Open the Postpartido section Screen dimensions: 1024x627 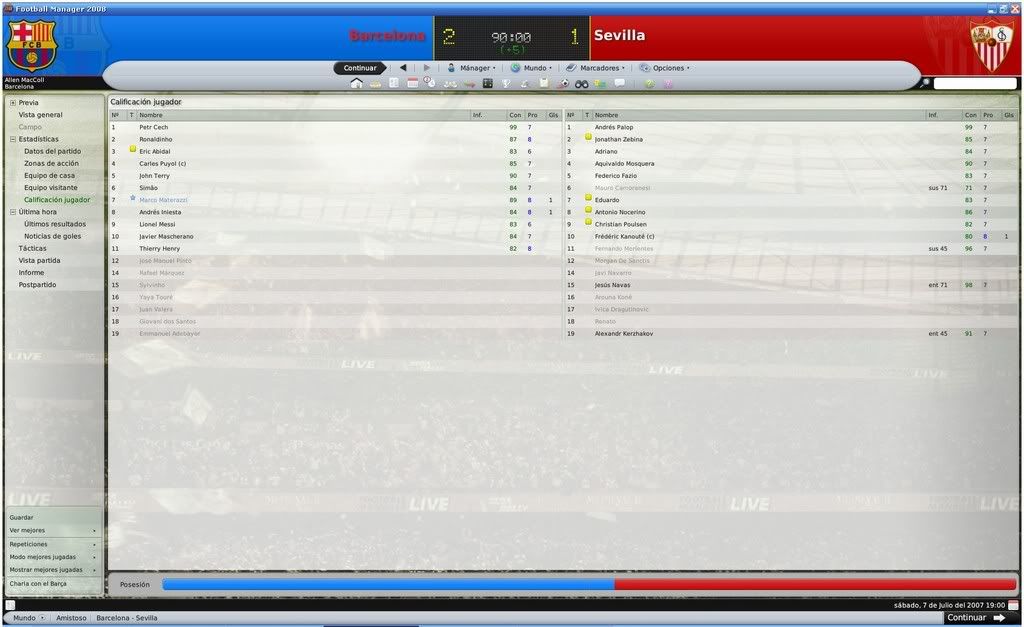click(37, 285)
